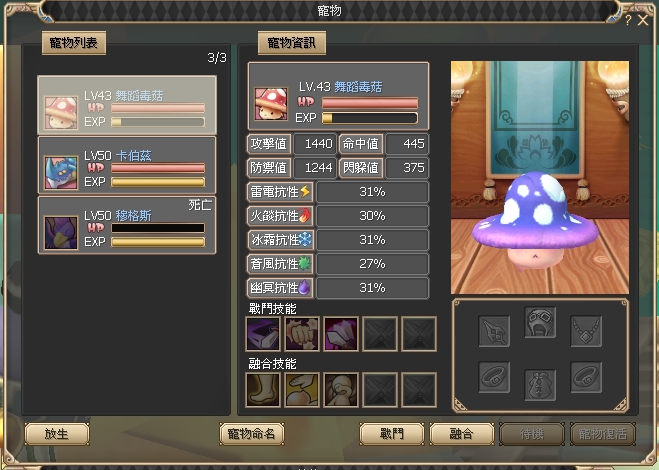Open the 寵物命名 rename button
Viewport: 659px width, 470px height.
253,434
